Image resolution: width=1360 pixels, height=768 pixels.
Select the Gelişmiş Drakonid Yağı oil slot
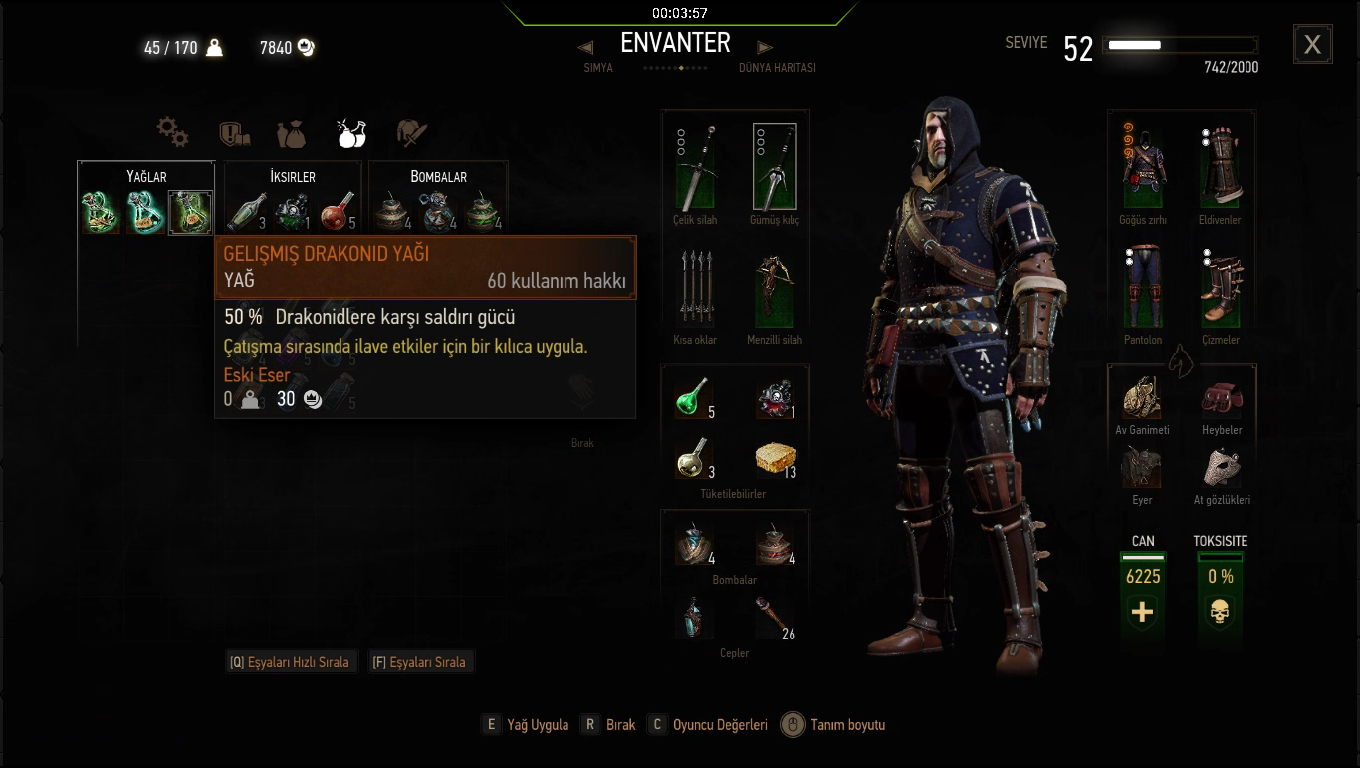(x=190, y=212)
